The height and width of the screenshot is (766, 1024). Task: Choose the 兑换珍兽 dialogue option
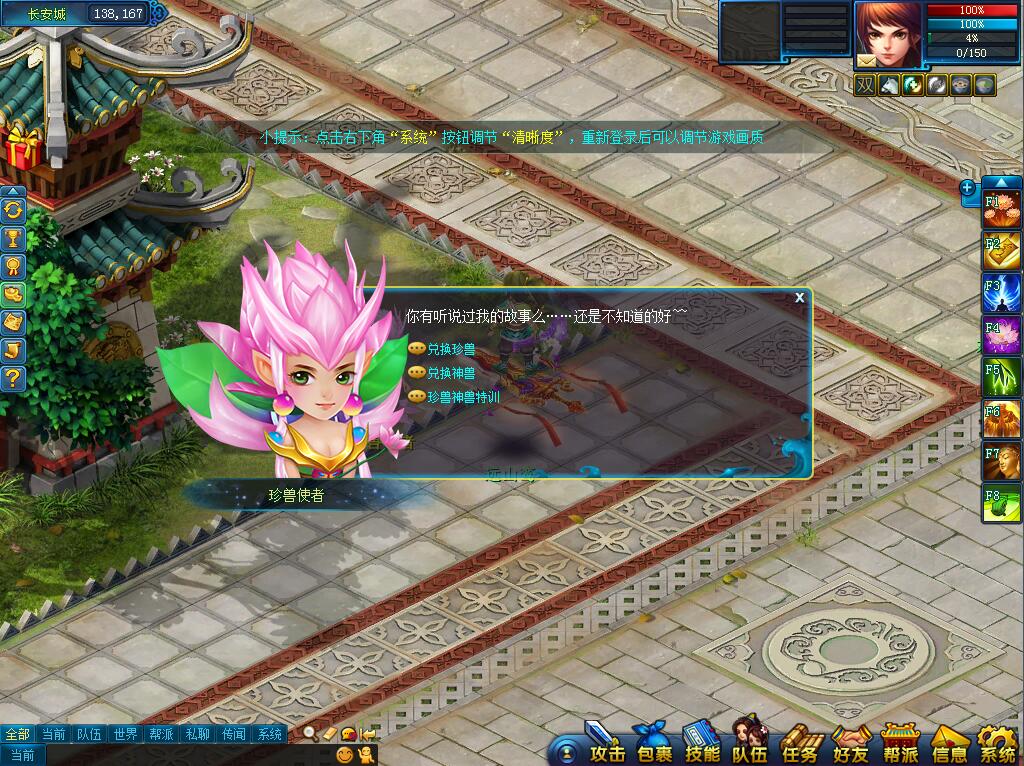(x=451, y=349)
